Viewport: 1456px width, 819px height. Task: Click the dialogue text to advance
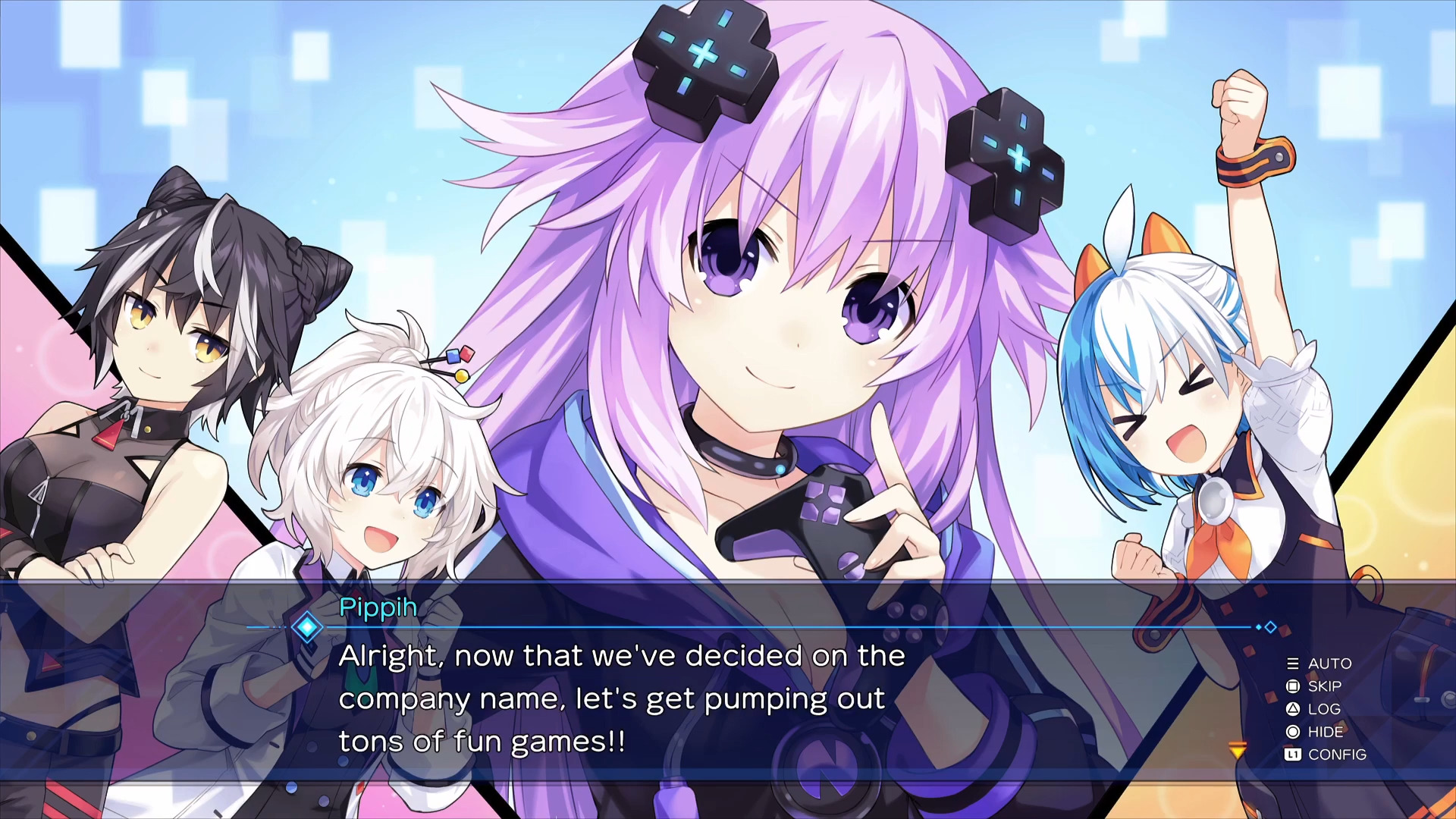622,698
